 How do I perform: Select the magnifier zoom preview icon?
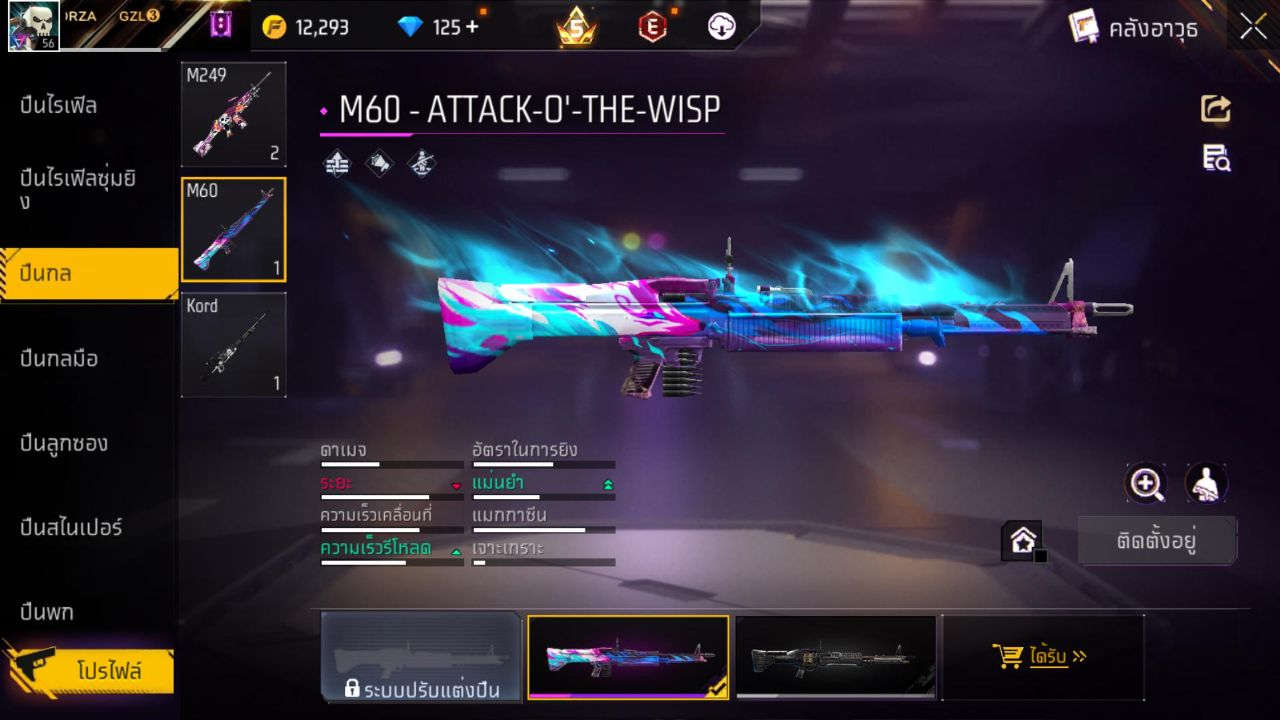pos(1146,484)
